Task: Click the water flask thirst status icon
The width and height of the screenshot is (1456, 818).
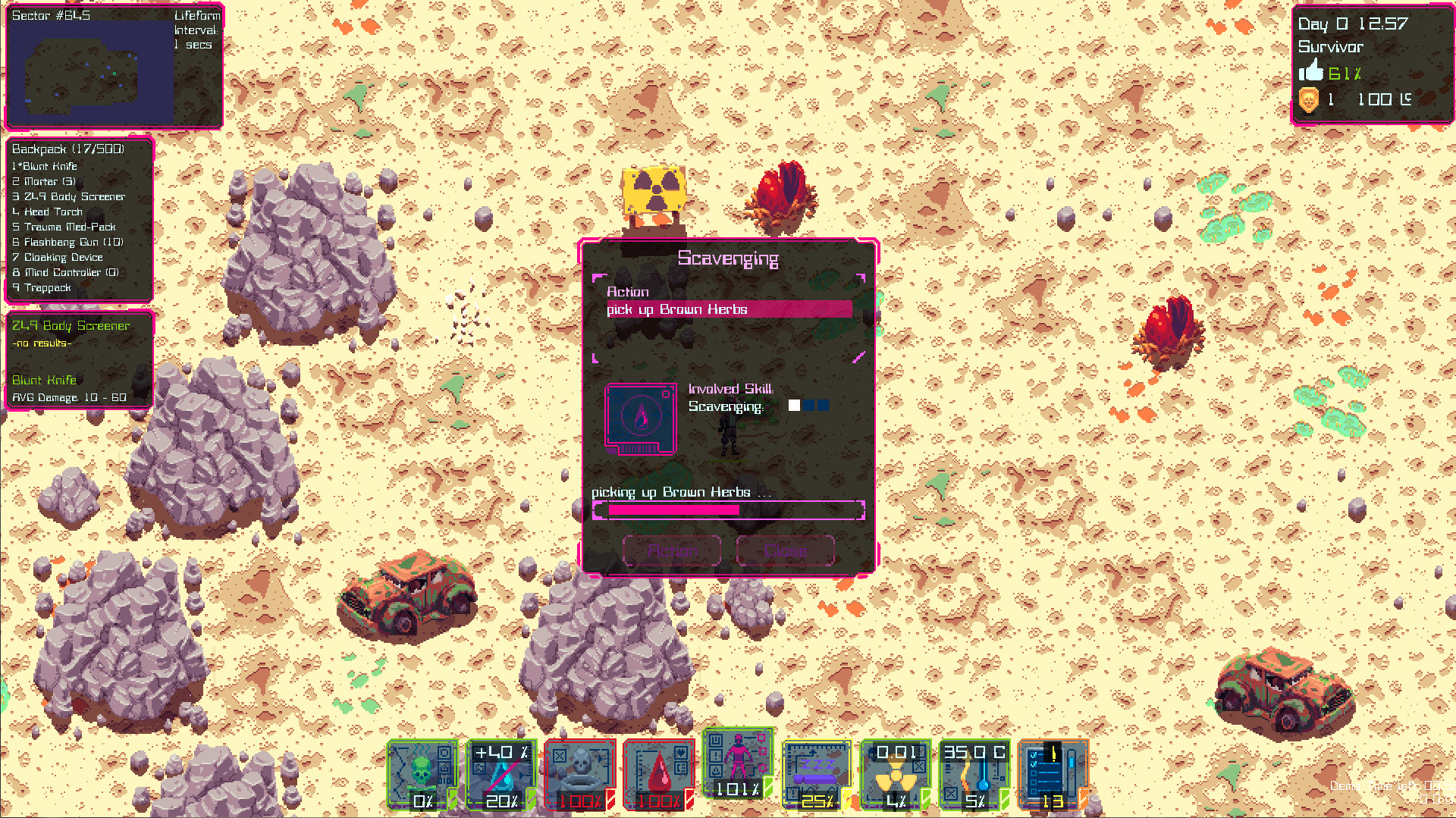Action: point(502,775)
